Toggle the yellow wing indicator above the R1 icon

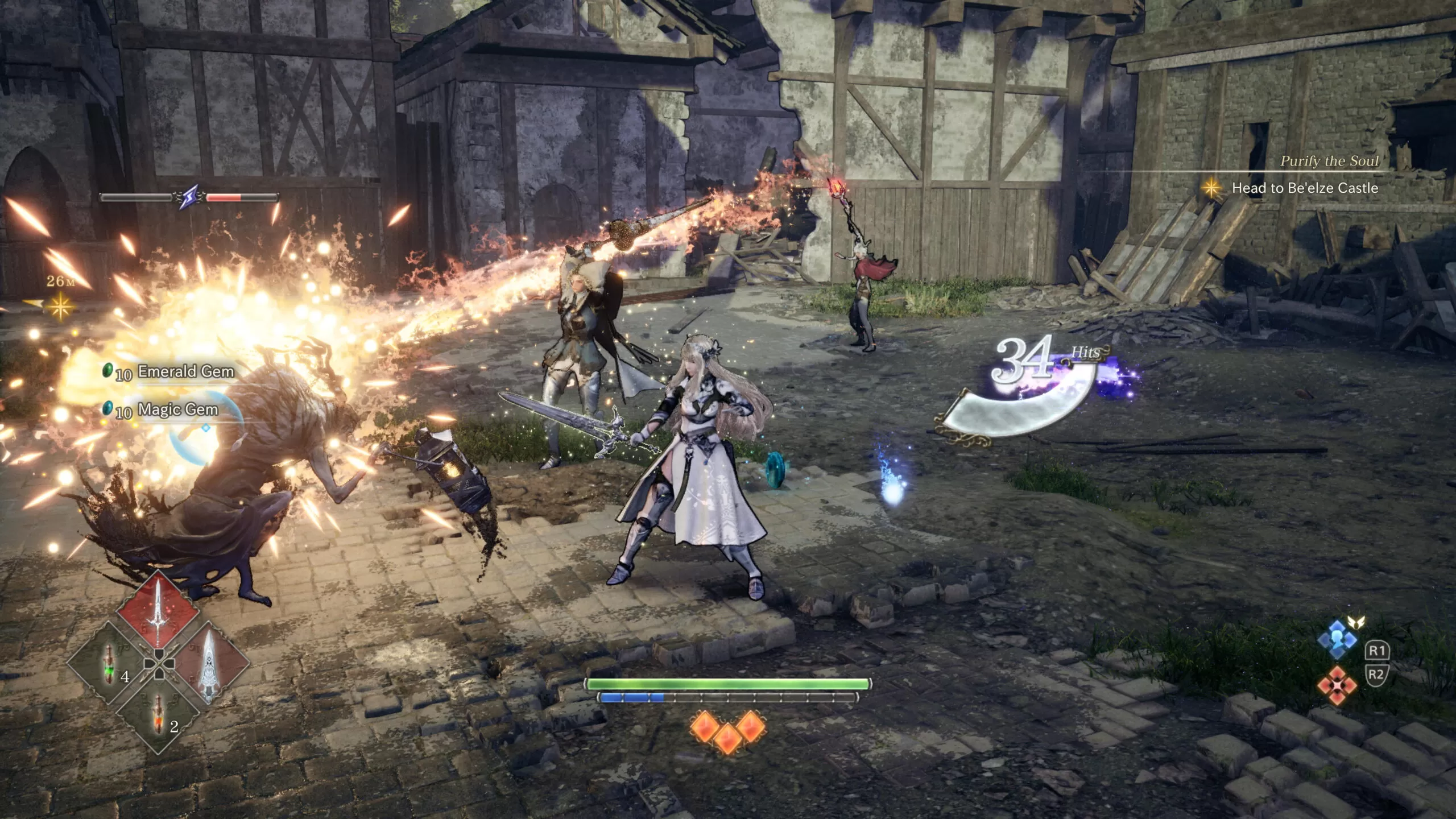point(1356,622)
